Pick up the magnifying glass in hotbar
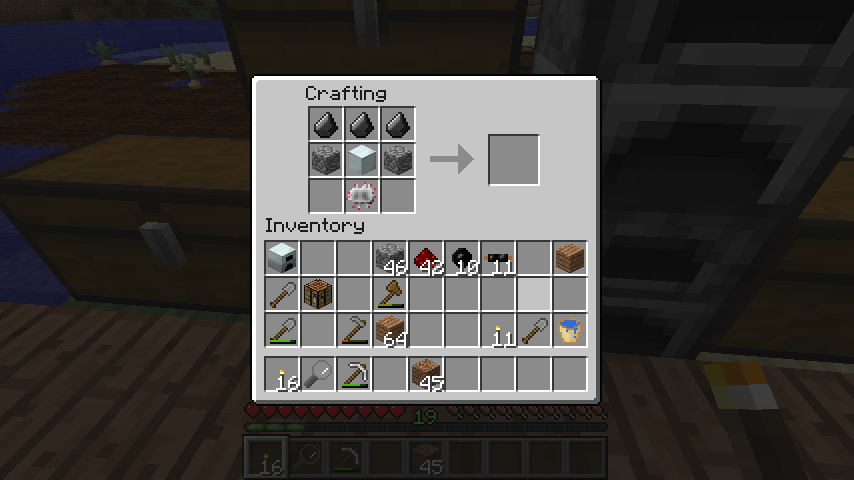This screenshot has height=480, width=854. click(318, 374)
